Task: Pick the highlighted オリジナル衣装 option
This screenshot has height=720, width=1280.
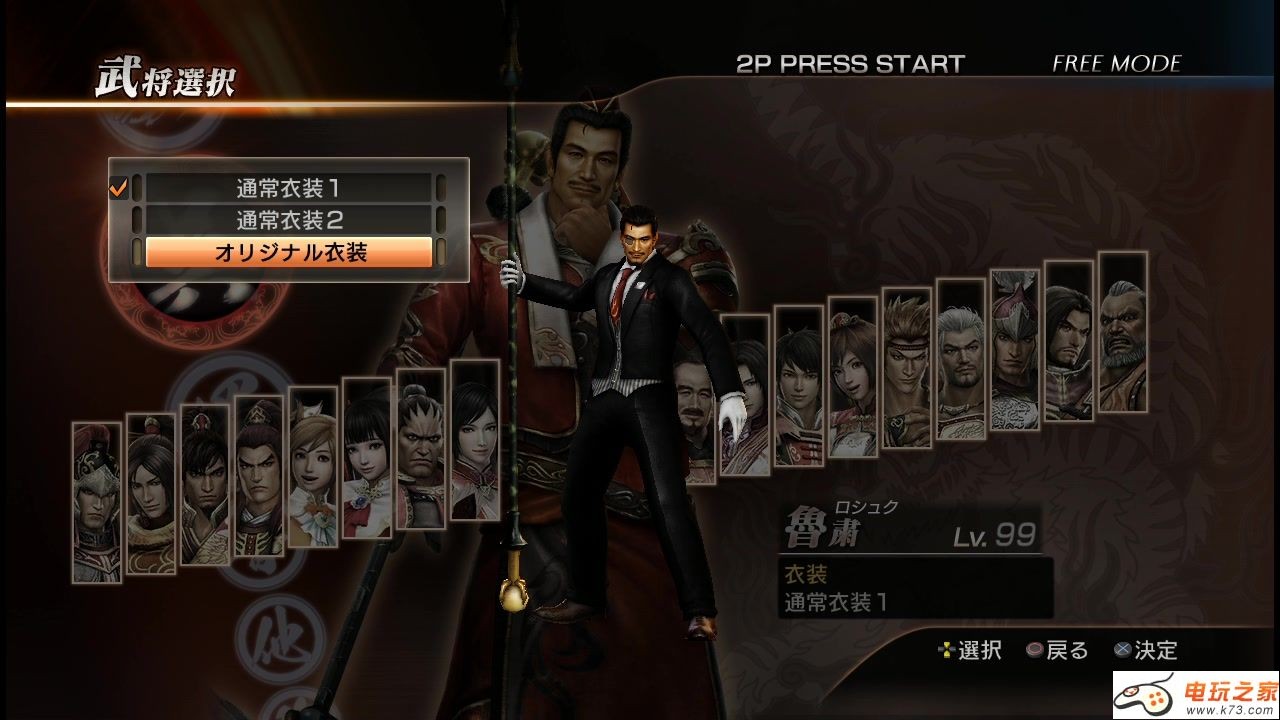Action: click(289, 252)
